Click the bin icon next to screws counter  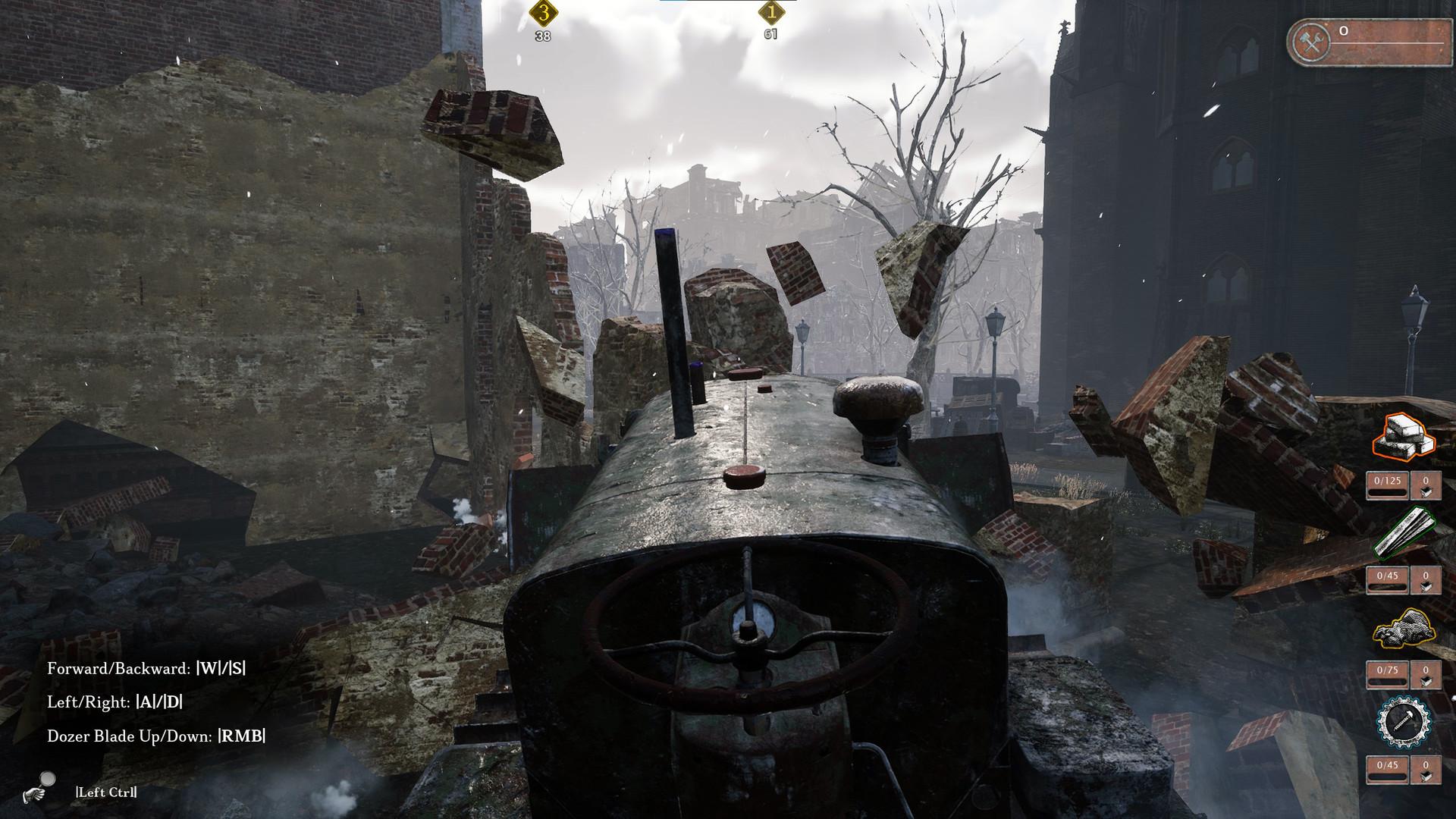point(1426,767)
